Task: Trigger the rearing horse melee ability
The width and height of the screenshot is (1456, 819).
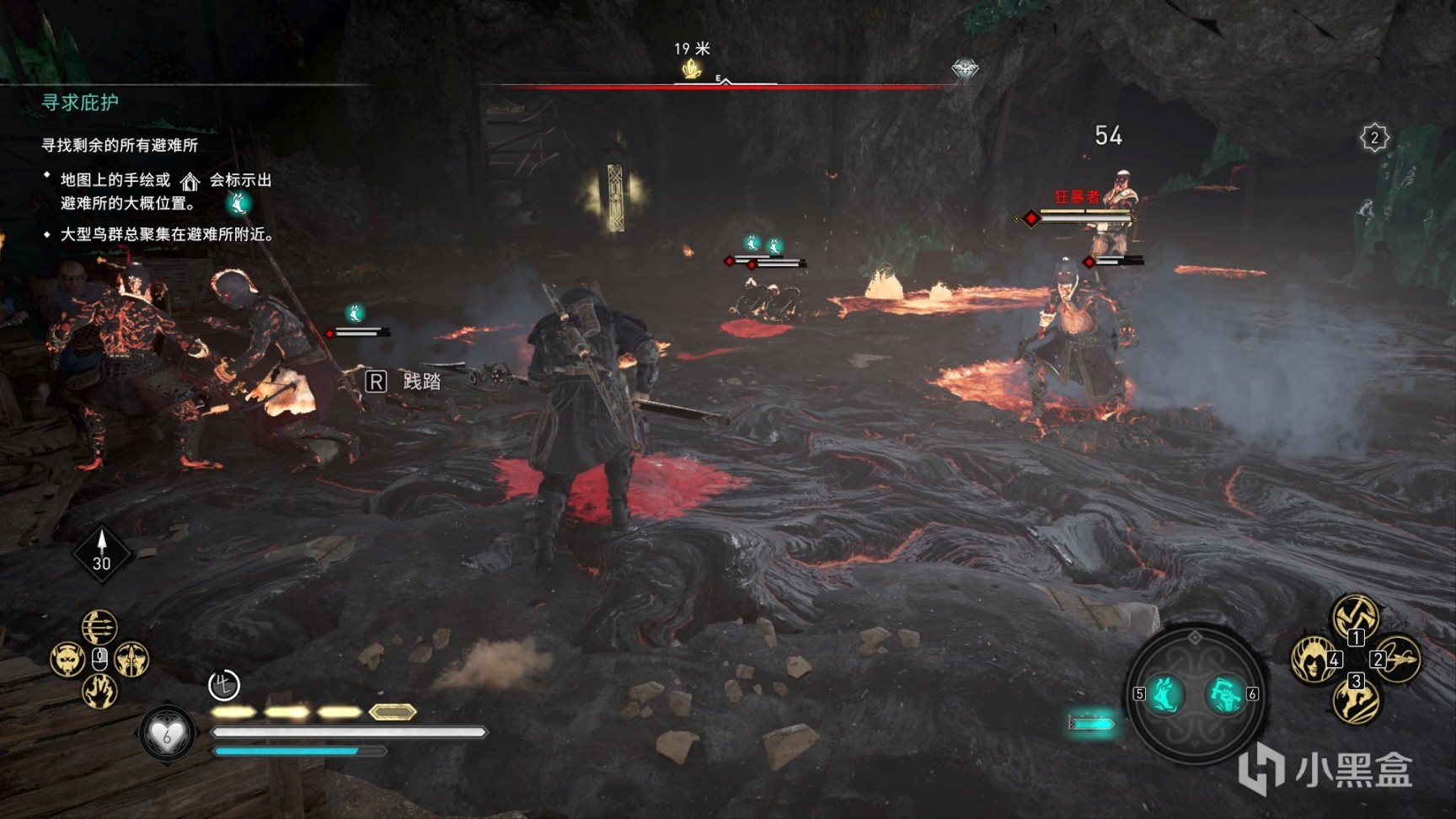Action: (1355, 701)
